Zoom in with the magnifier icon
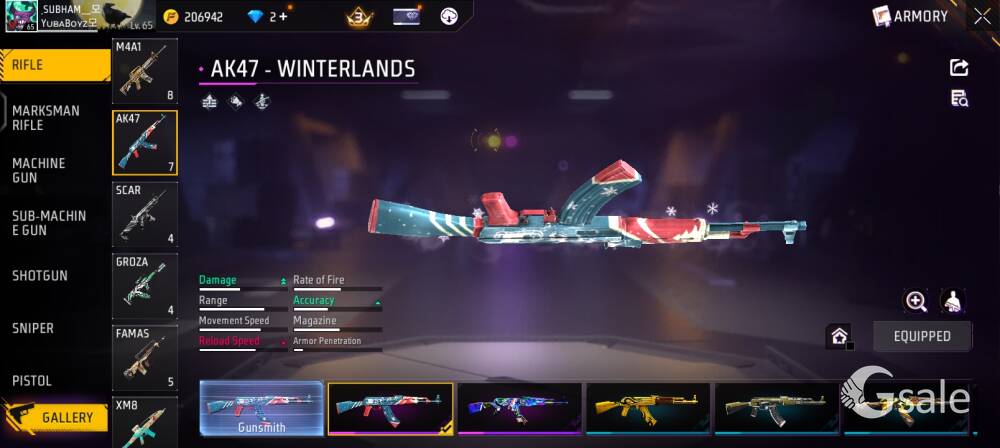Image resolution: width=1000 pixels, height=448 pixels. (915, 301)
